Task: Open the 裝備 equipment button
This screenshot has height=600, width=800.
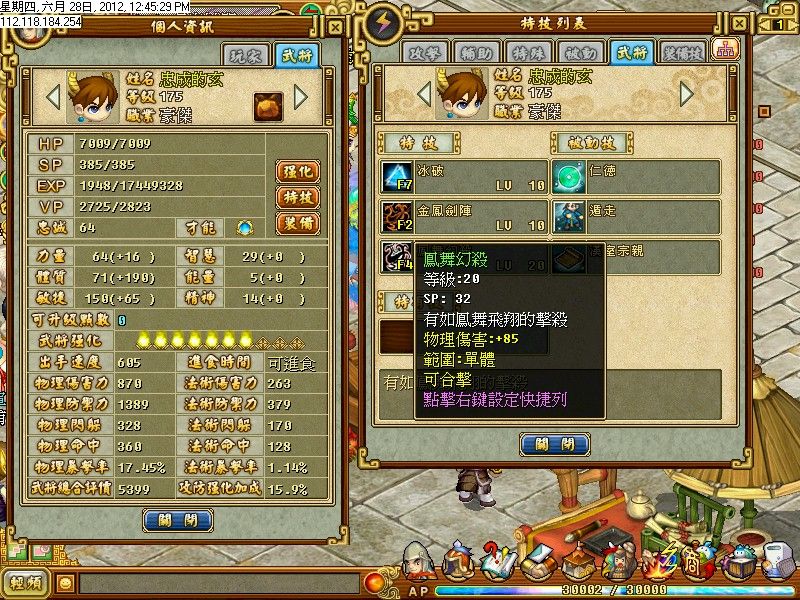Action: pos(297,223)
